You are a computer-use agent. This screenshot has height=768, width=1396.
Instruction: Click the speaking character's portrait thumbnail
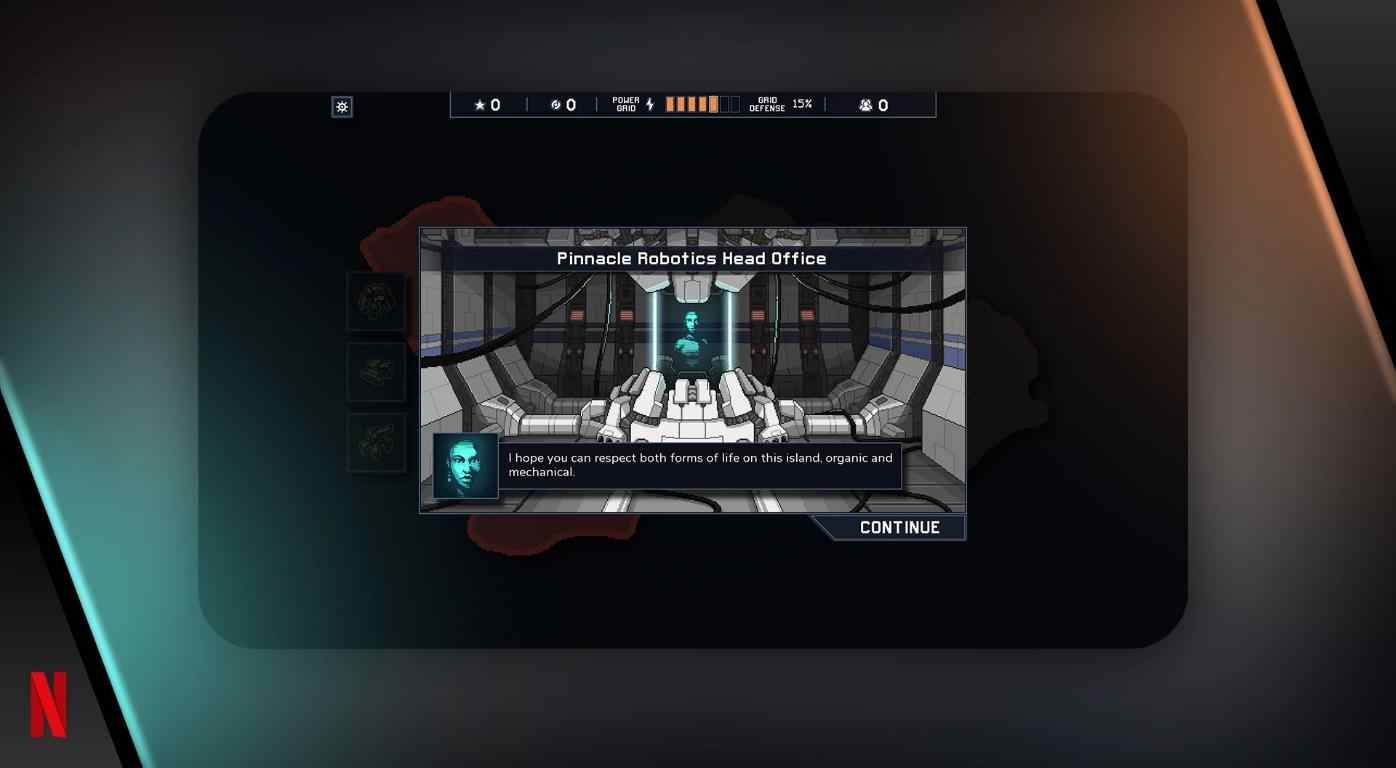tap(463, 465)
